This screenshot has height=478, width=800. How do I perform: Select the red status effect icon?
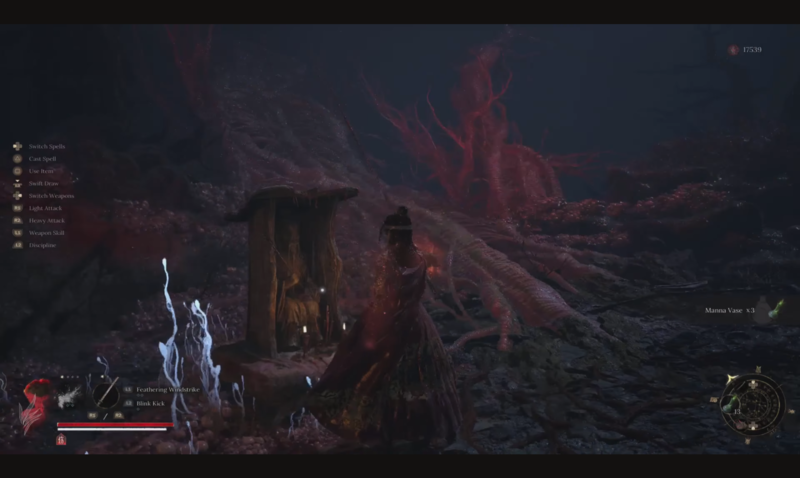click(61, 440)
